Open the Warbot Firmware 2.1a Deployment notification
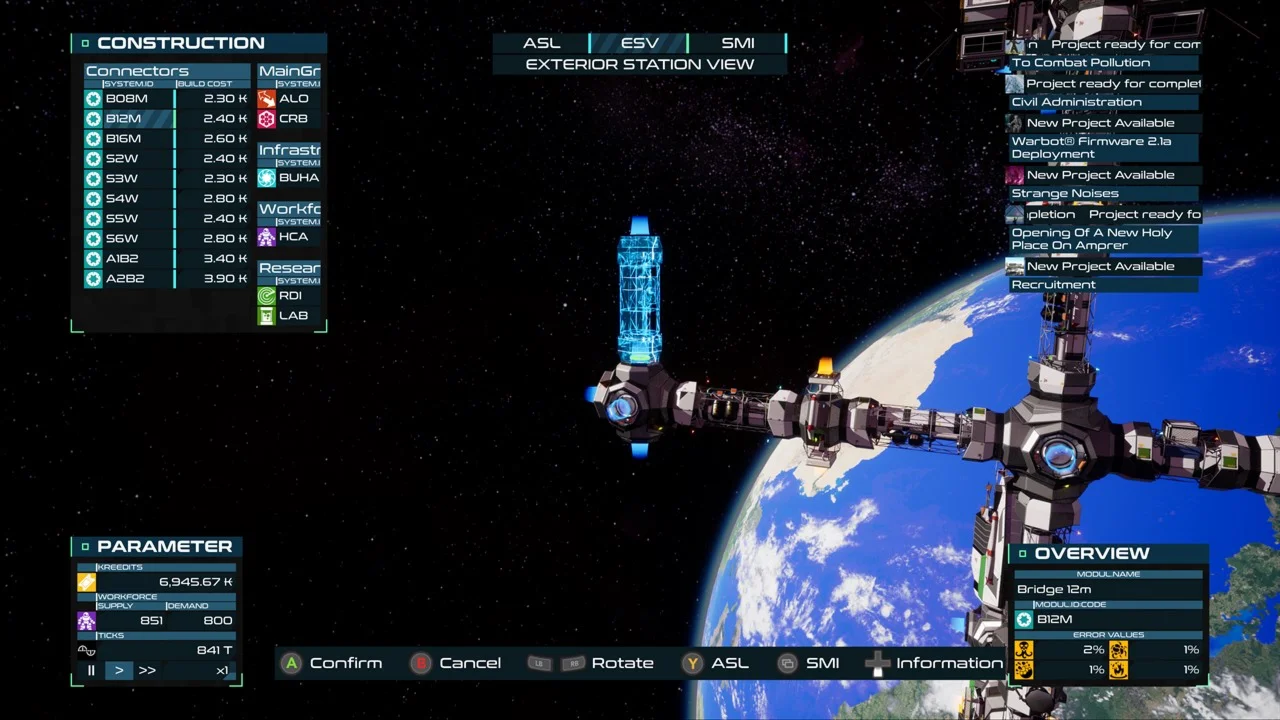This screenshot has height=720, width=1280. [1091, 148]
